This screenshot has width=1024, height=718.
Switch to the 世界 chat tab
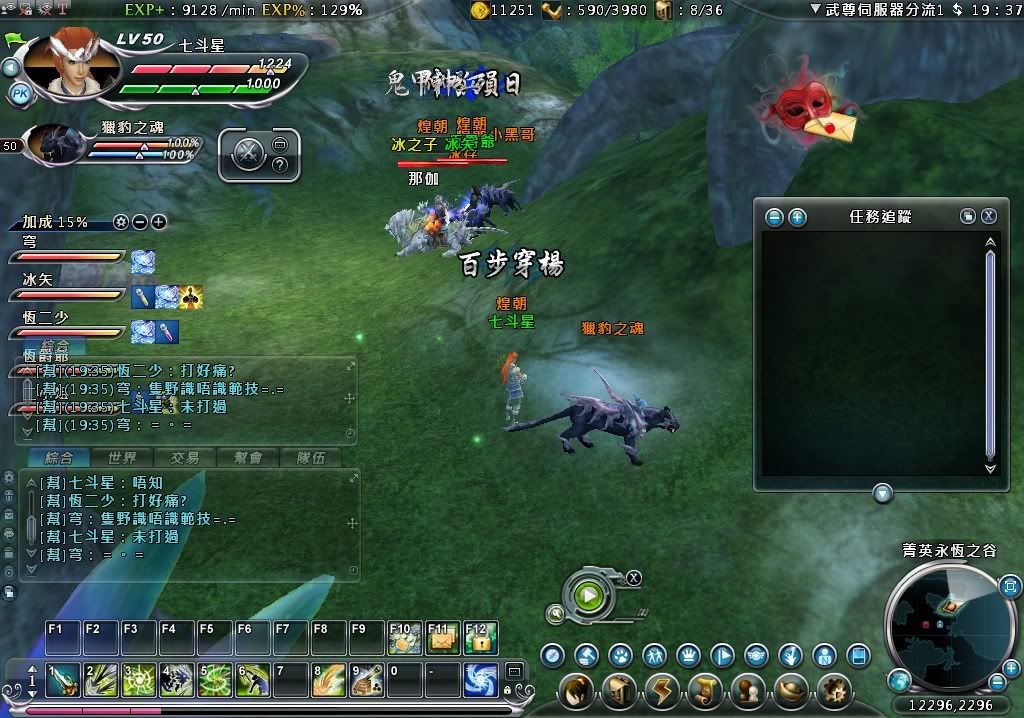point(122,458)
